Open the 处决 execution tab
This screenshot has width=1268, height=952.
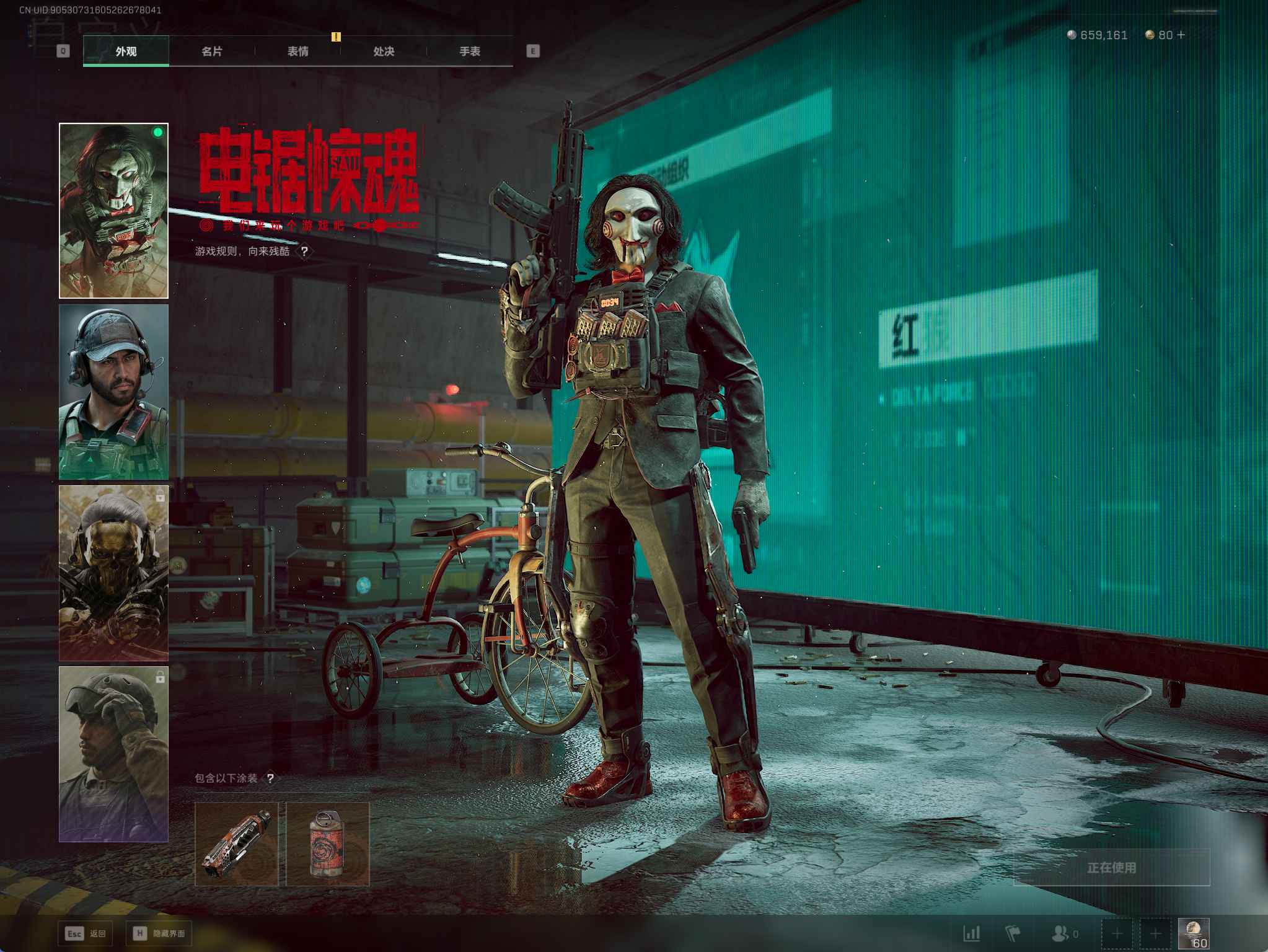pos(384,51)
